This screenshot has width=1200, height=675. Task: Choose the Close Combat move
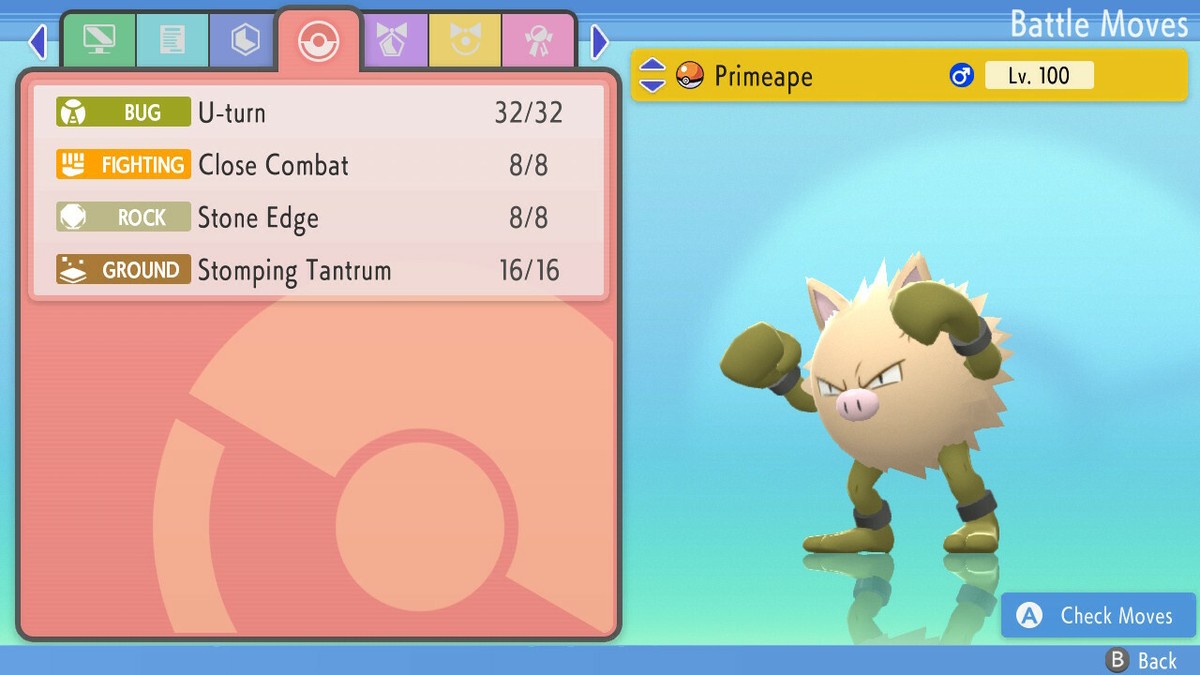pyautogui.click(x=318, y=165)
